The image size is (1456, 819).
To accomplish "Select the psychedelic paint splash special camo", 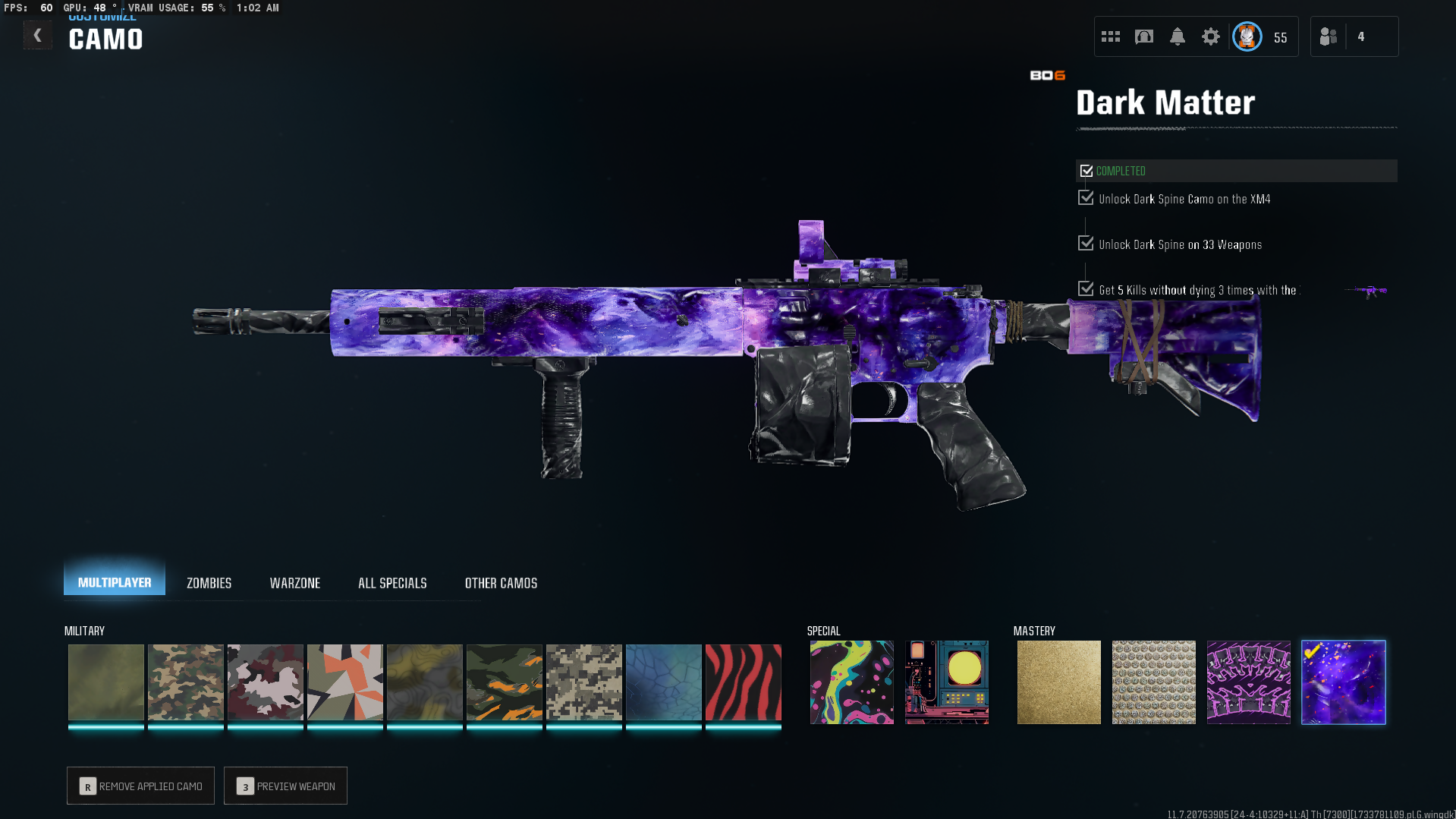I will (x=851, y=682).
